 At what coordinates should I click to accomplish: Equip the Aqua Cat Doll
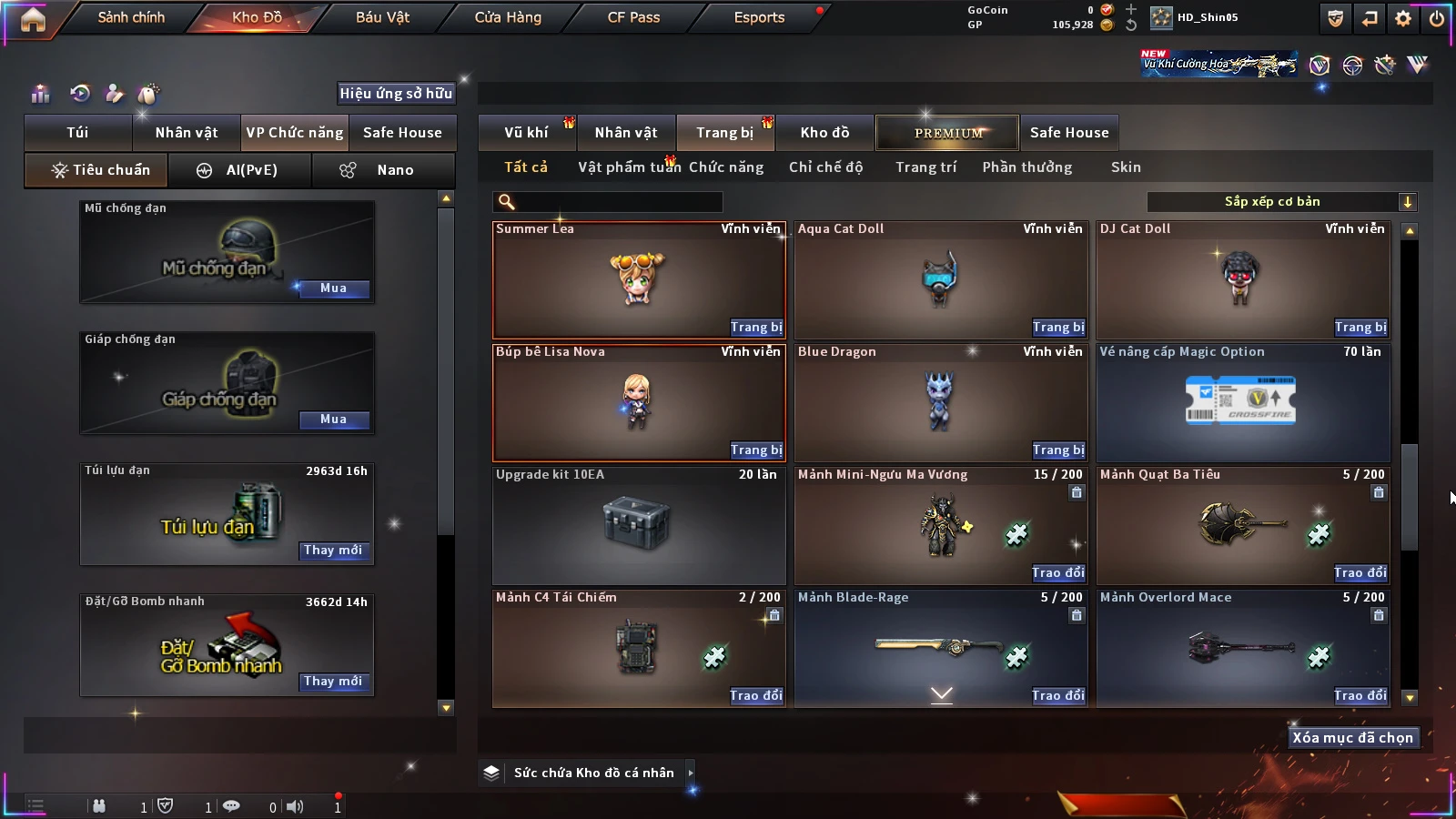coord(1058,328)
